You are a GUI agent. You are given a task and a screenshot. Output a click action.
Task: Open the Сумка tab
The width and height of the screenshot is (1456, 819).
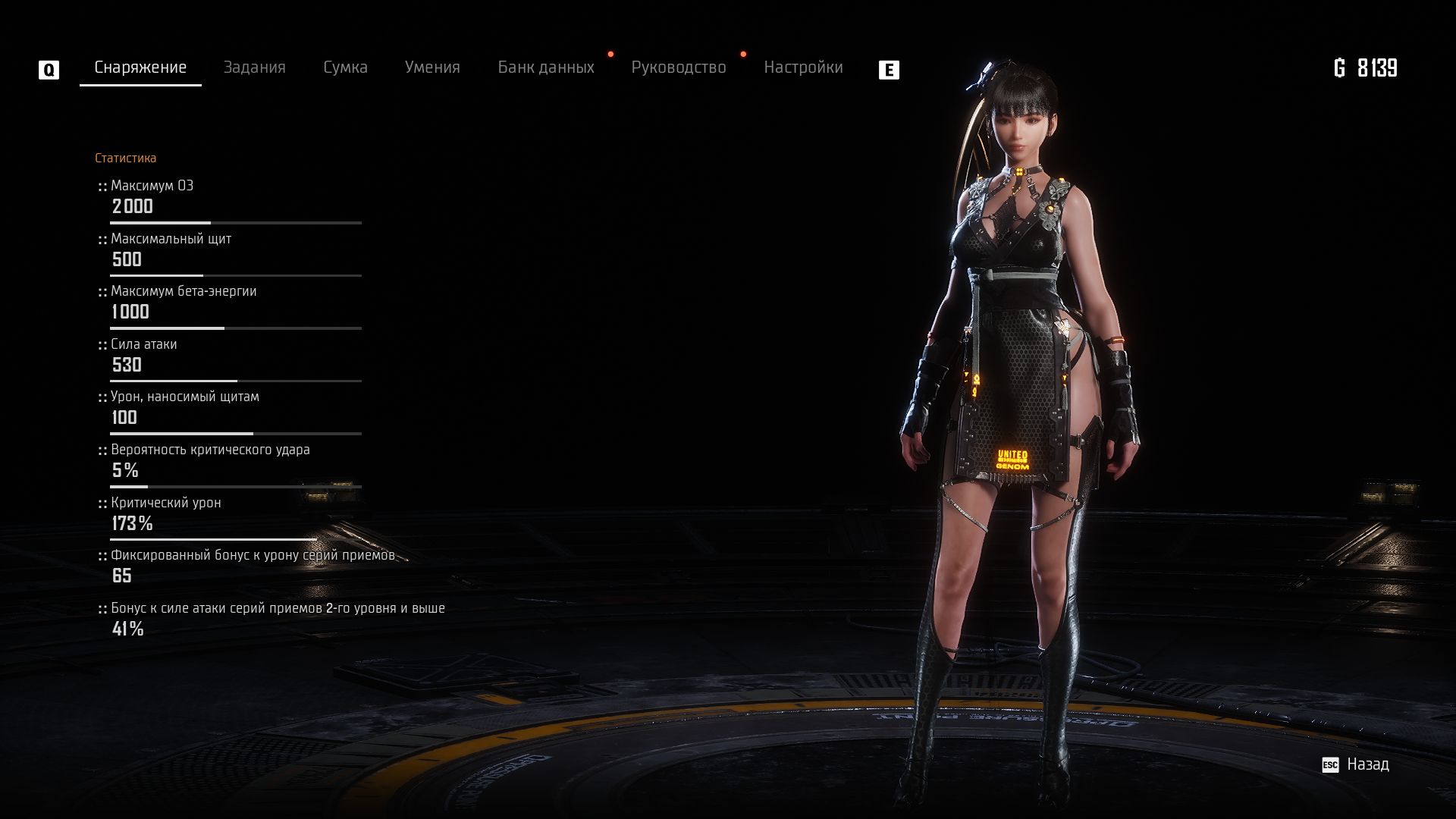tap(345, 67)
